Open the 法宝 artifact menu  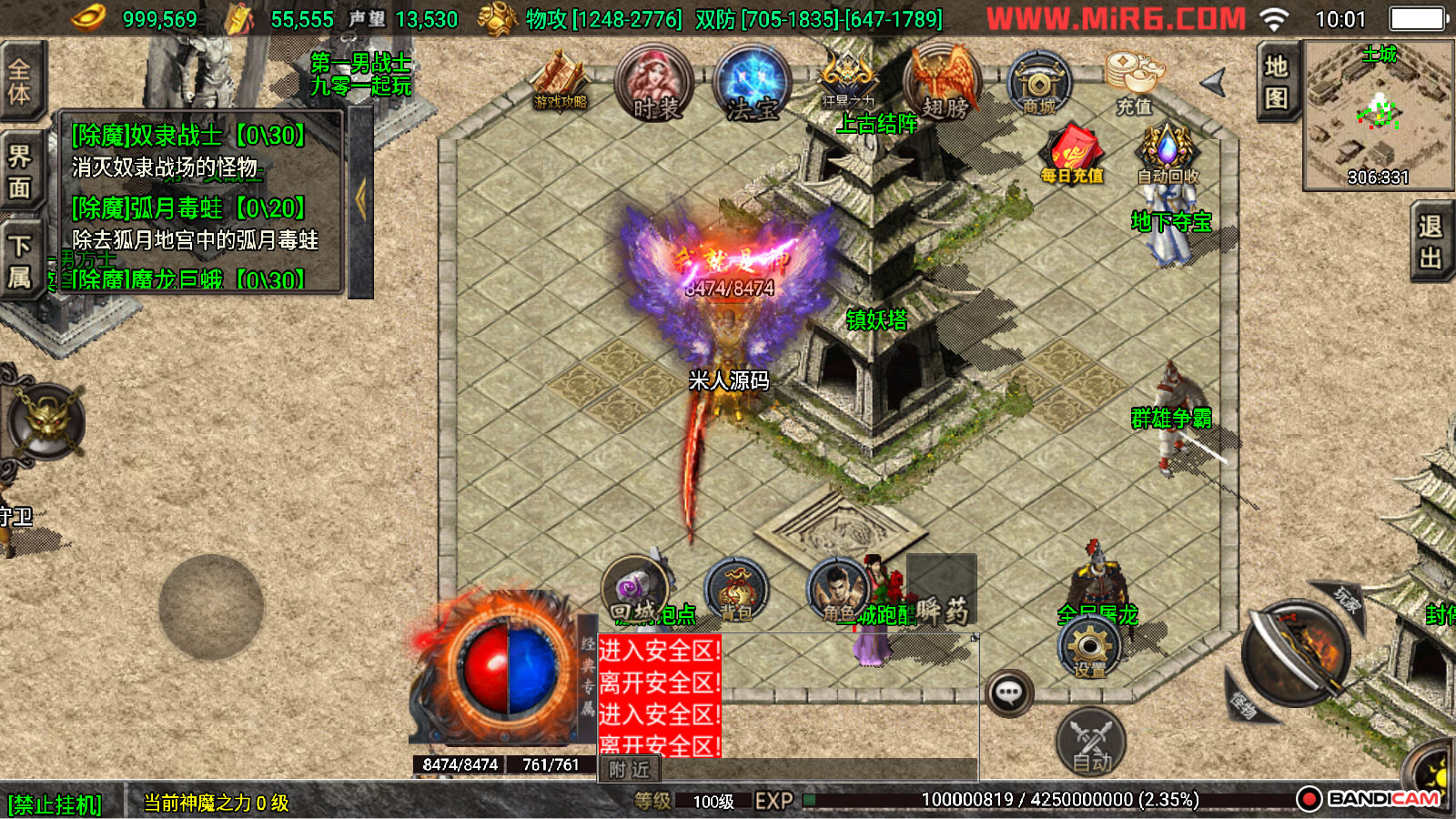tap(752, 84)
